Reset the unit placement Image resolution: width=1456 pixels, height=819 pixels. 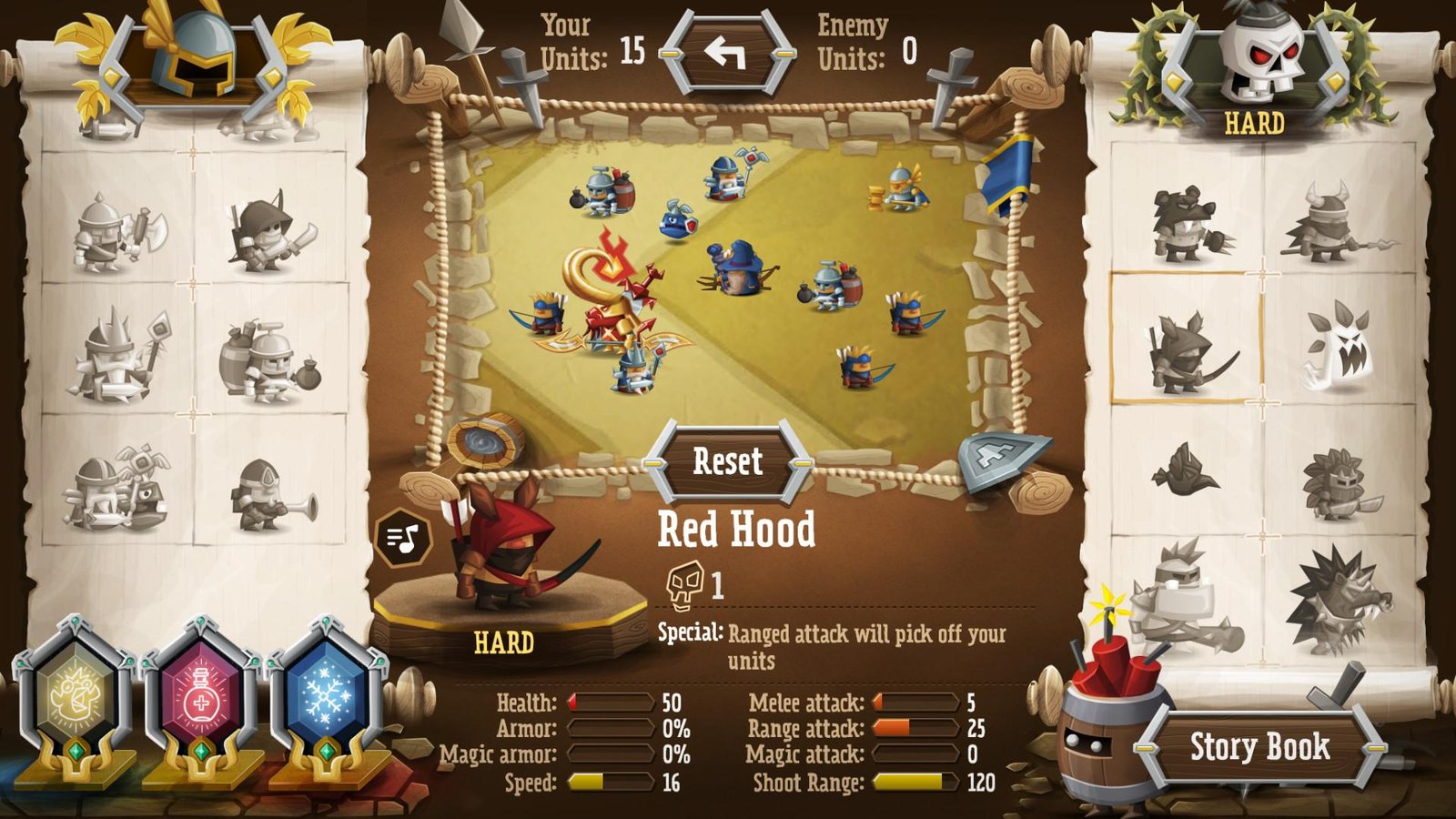click(727, 461)
